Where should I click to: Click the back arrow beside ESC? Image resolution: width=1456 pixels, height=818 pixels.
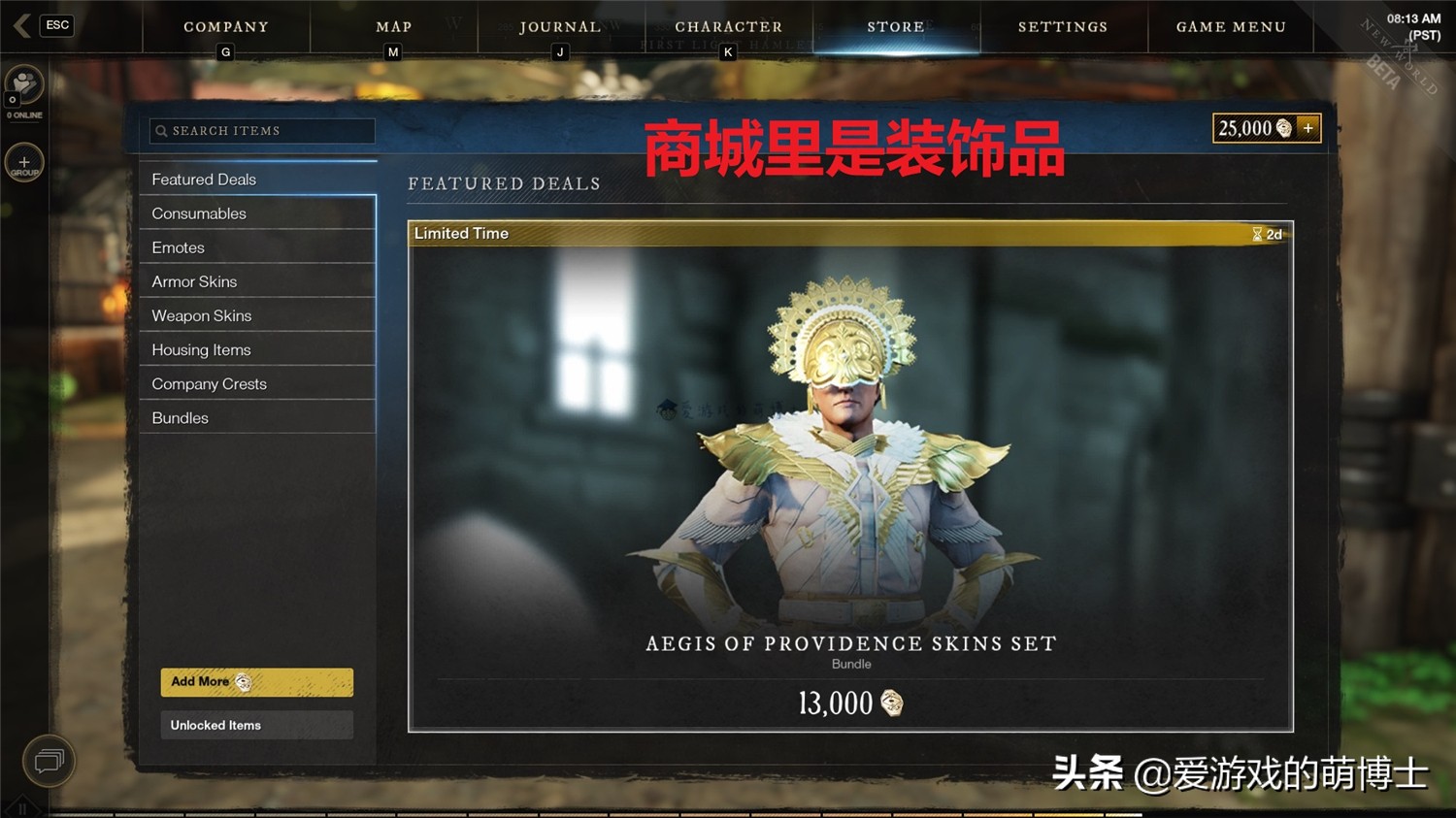[19, 25]
